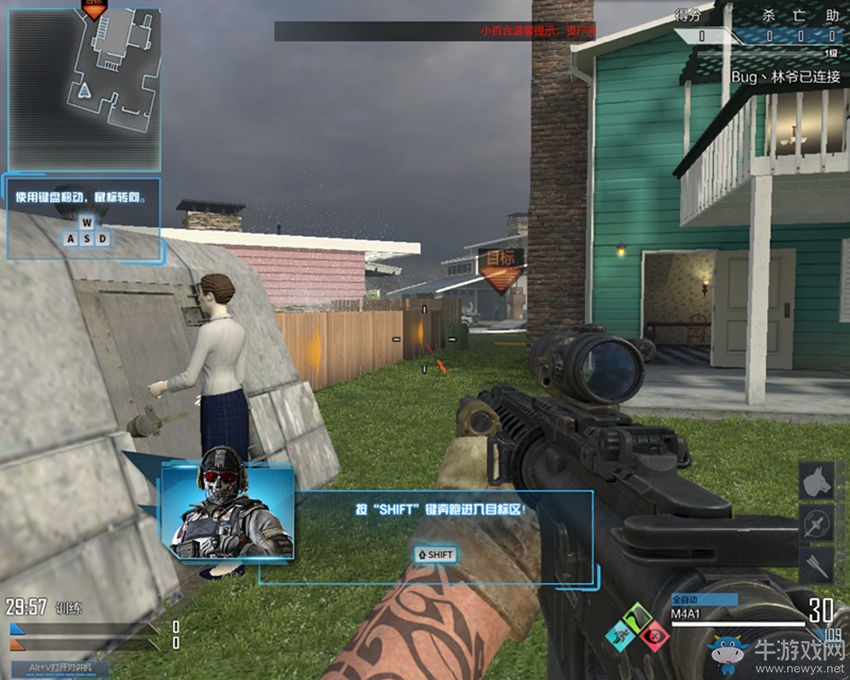This screenshot has height=680, width=850.
Task: Activate the missile strike killstreak icon
Action: click(817, 523)
